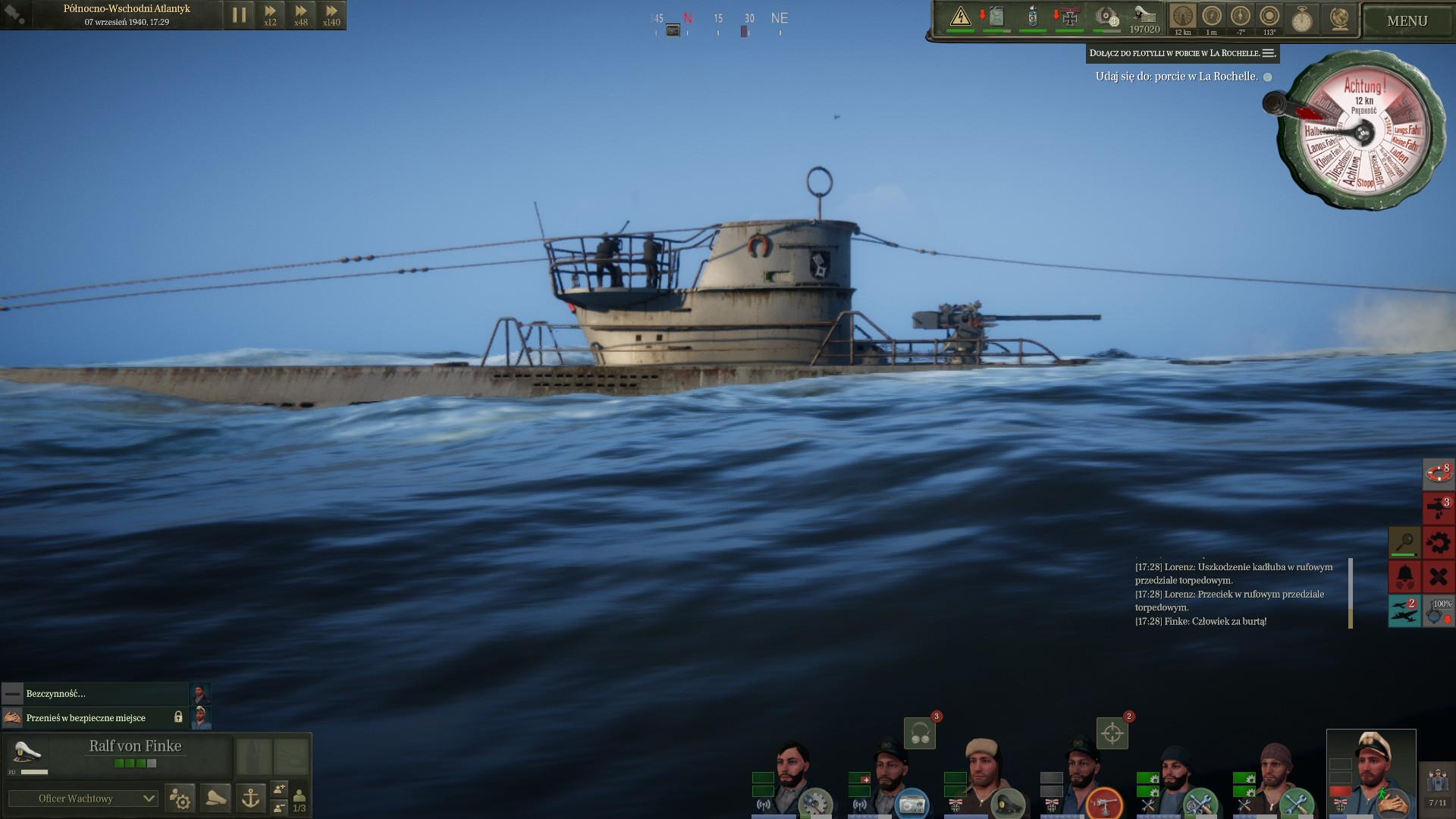The width and height of the screenshot is (1456, 819).
Task: Click the anchor icon in officer panel
Action: tap(250, 798)
